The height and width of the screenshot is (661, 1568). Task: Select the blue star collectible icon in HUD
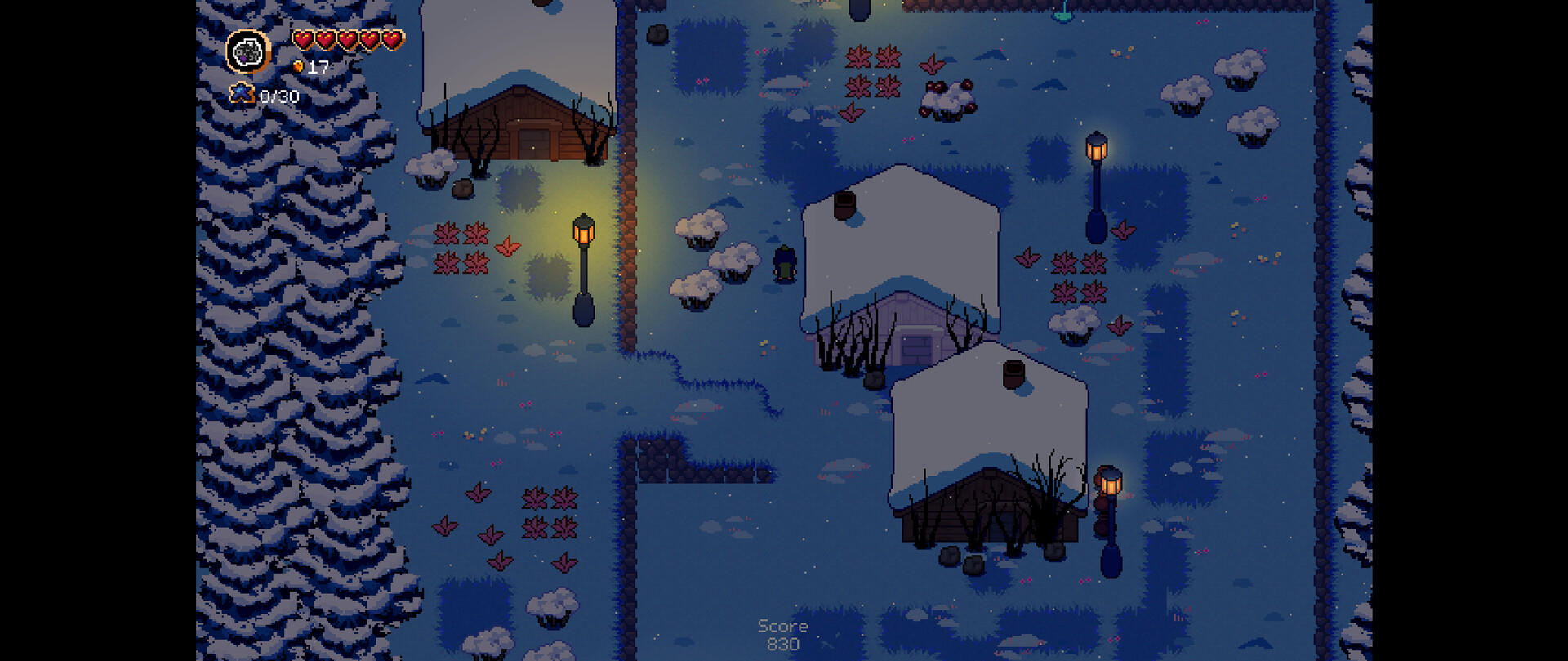click(x=241, y=95)
